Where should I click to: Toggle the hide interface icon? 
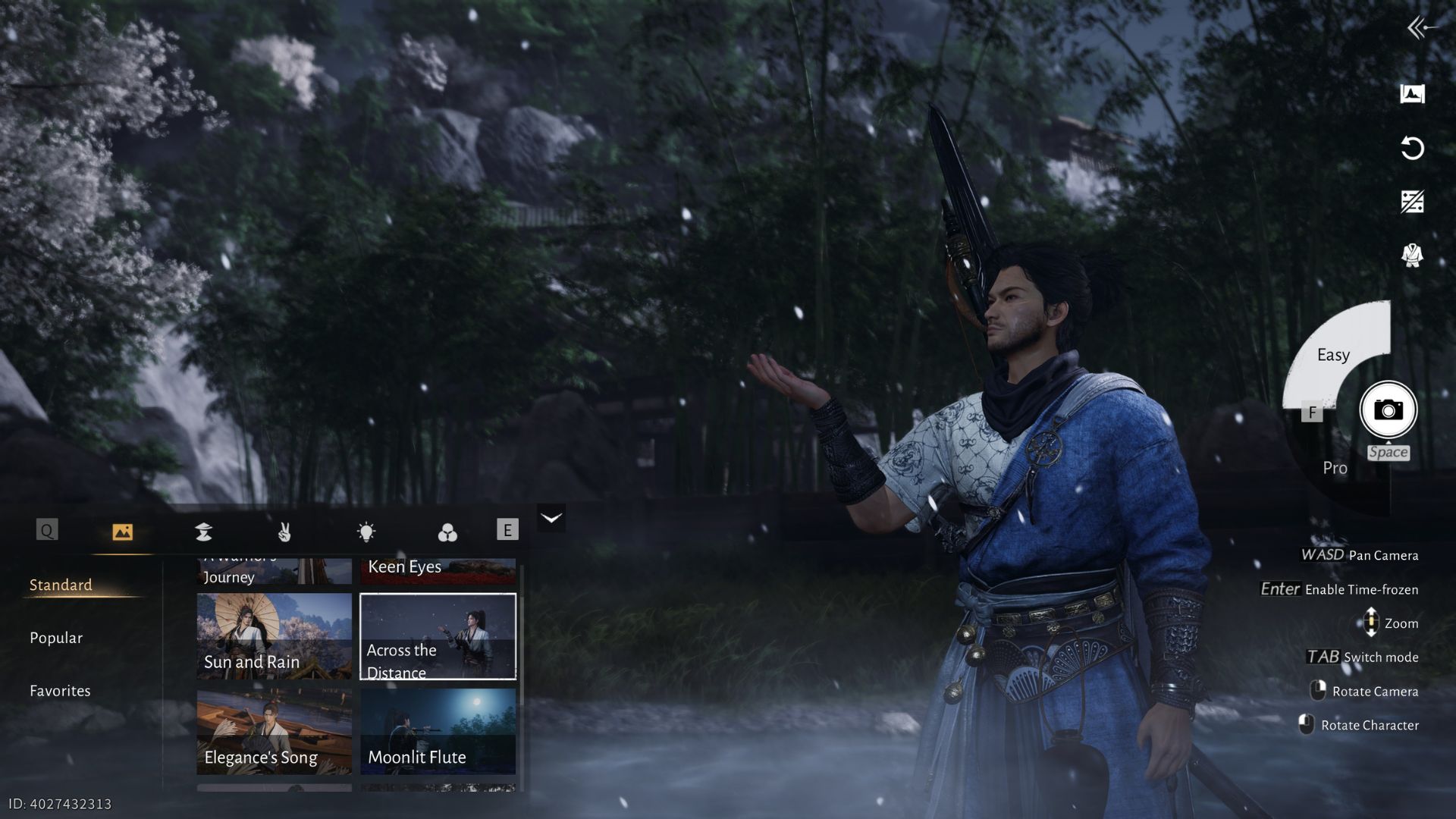click(x=1412, y=202)
